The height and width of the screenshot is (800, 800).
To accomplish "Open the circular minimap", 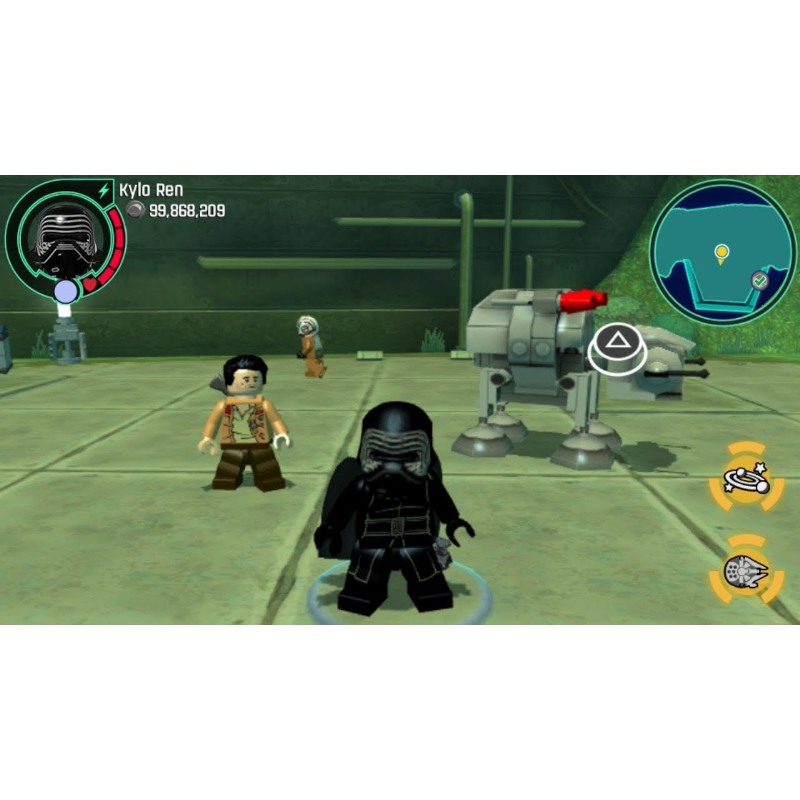I will pyautogui.click(x=722, y=252).
